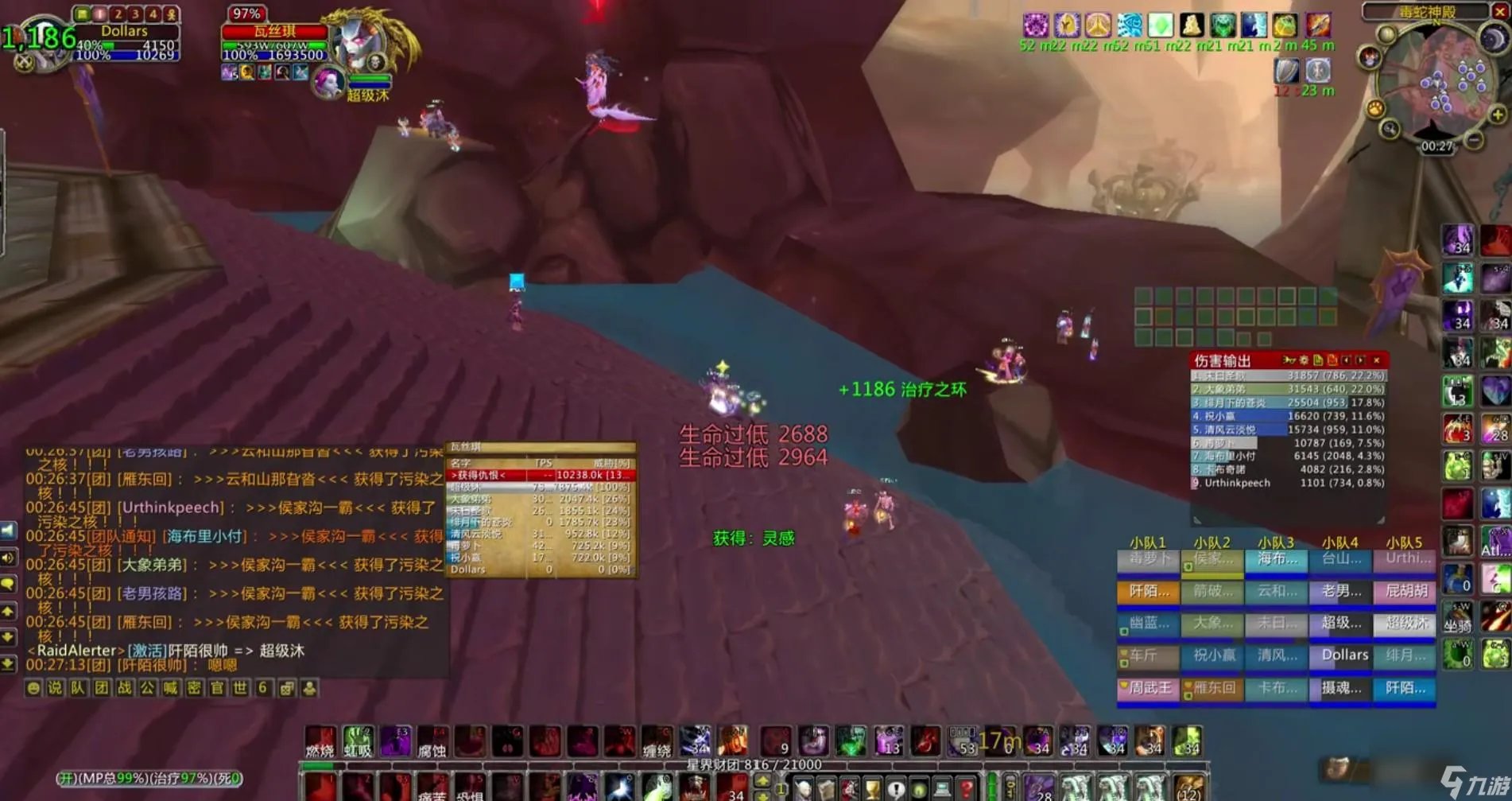
Task: Zoom in the minimap with the plus button
Action: click(1498, 115)
